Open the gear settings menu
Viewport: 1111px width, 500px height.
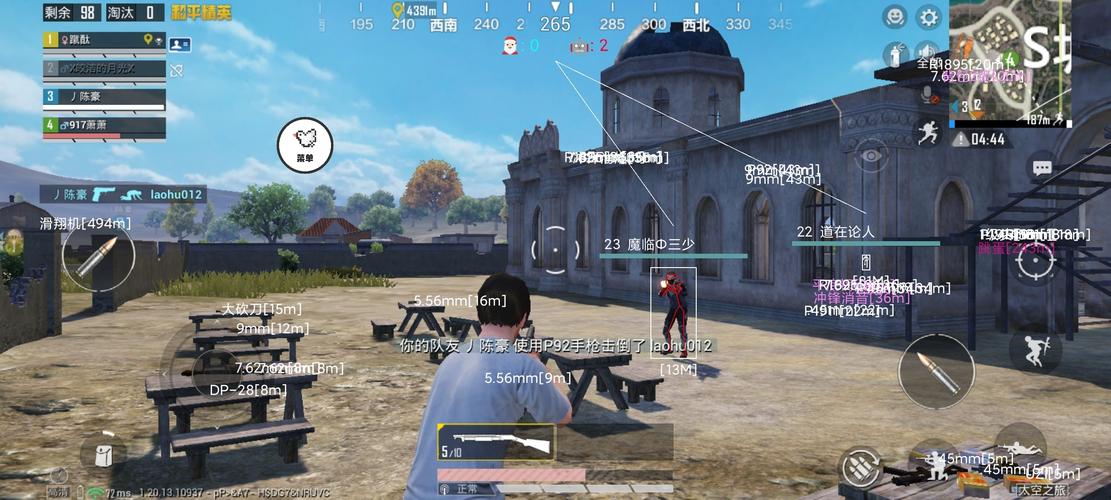point(929,17)
